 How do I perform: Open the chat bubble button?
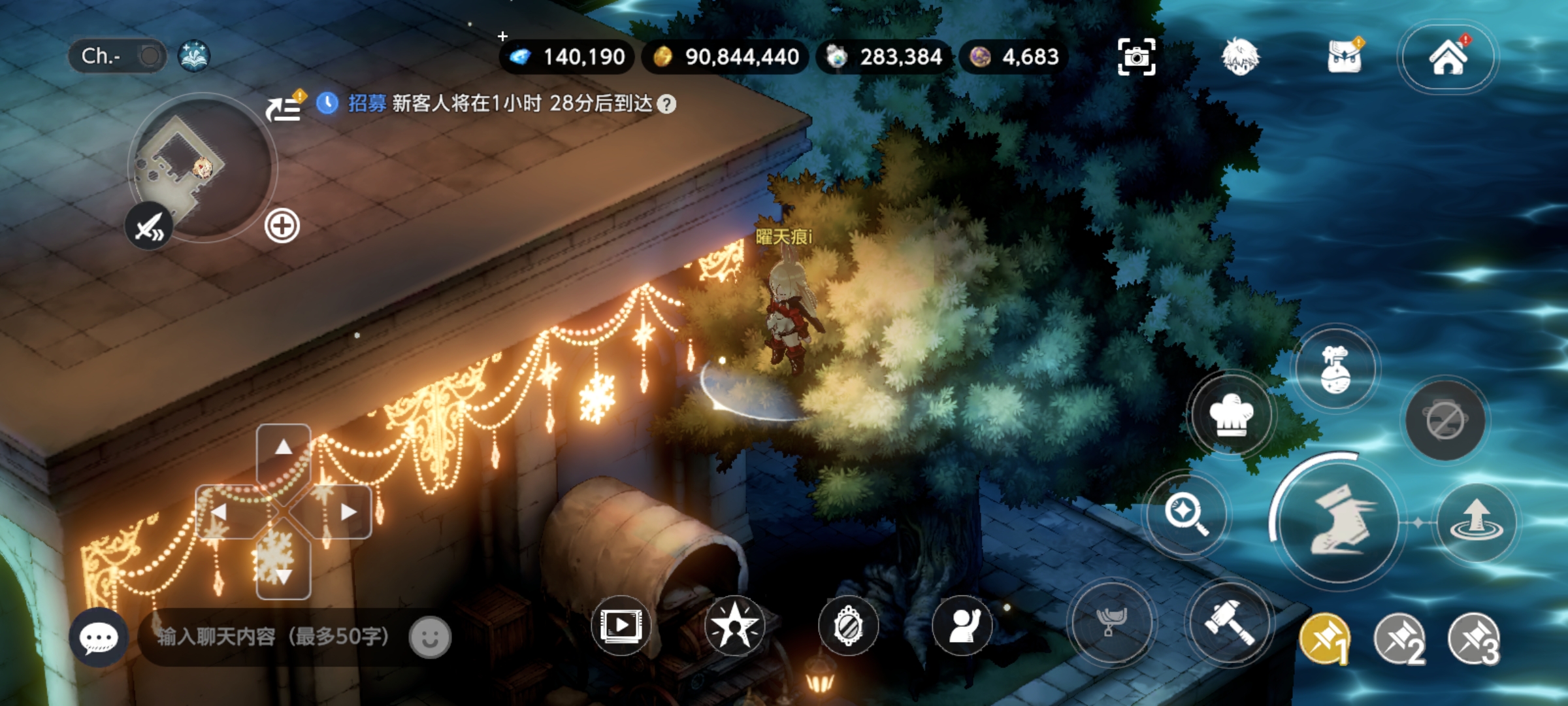(99, 637)
